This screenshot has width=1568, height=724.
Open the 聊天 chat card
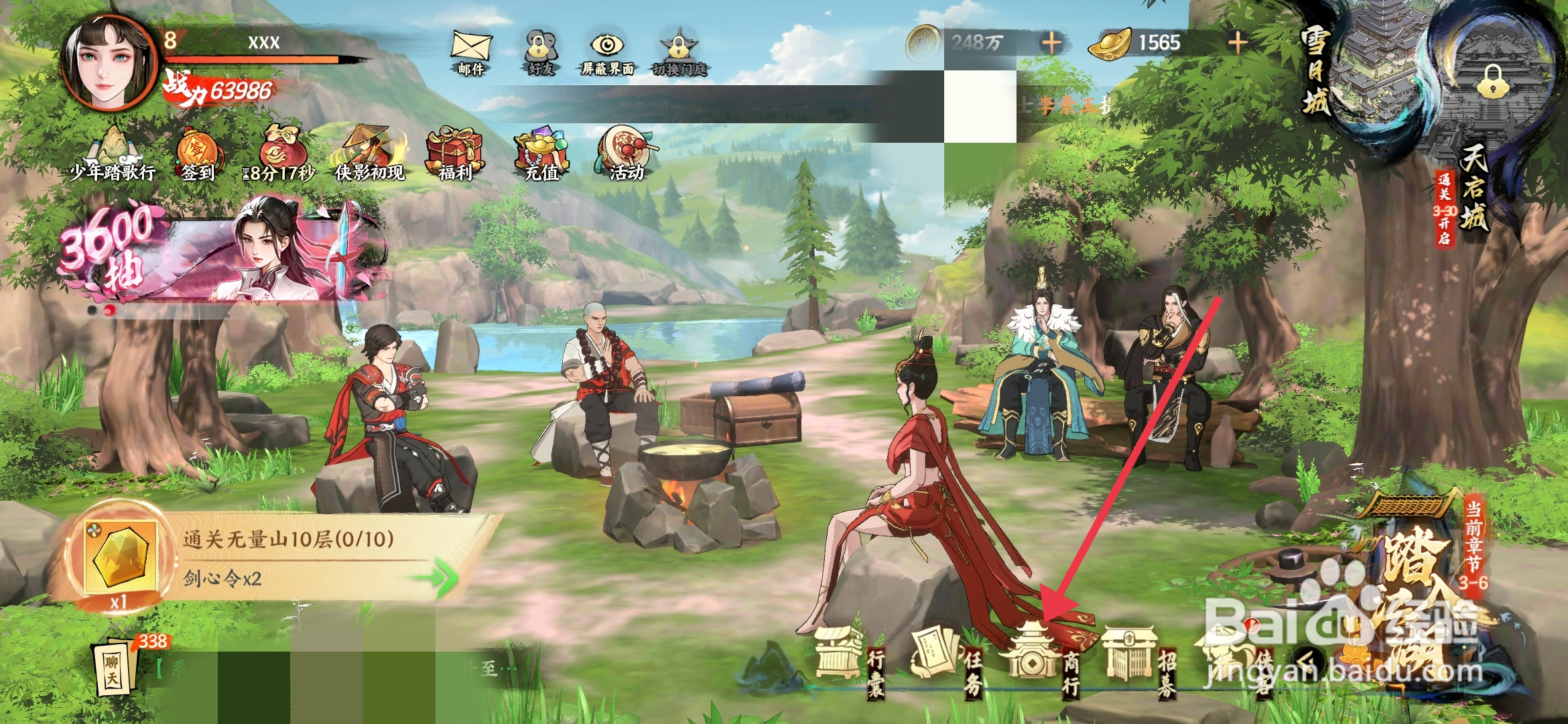(115, 670)
